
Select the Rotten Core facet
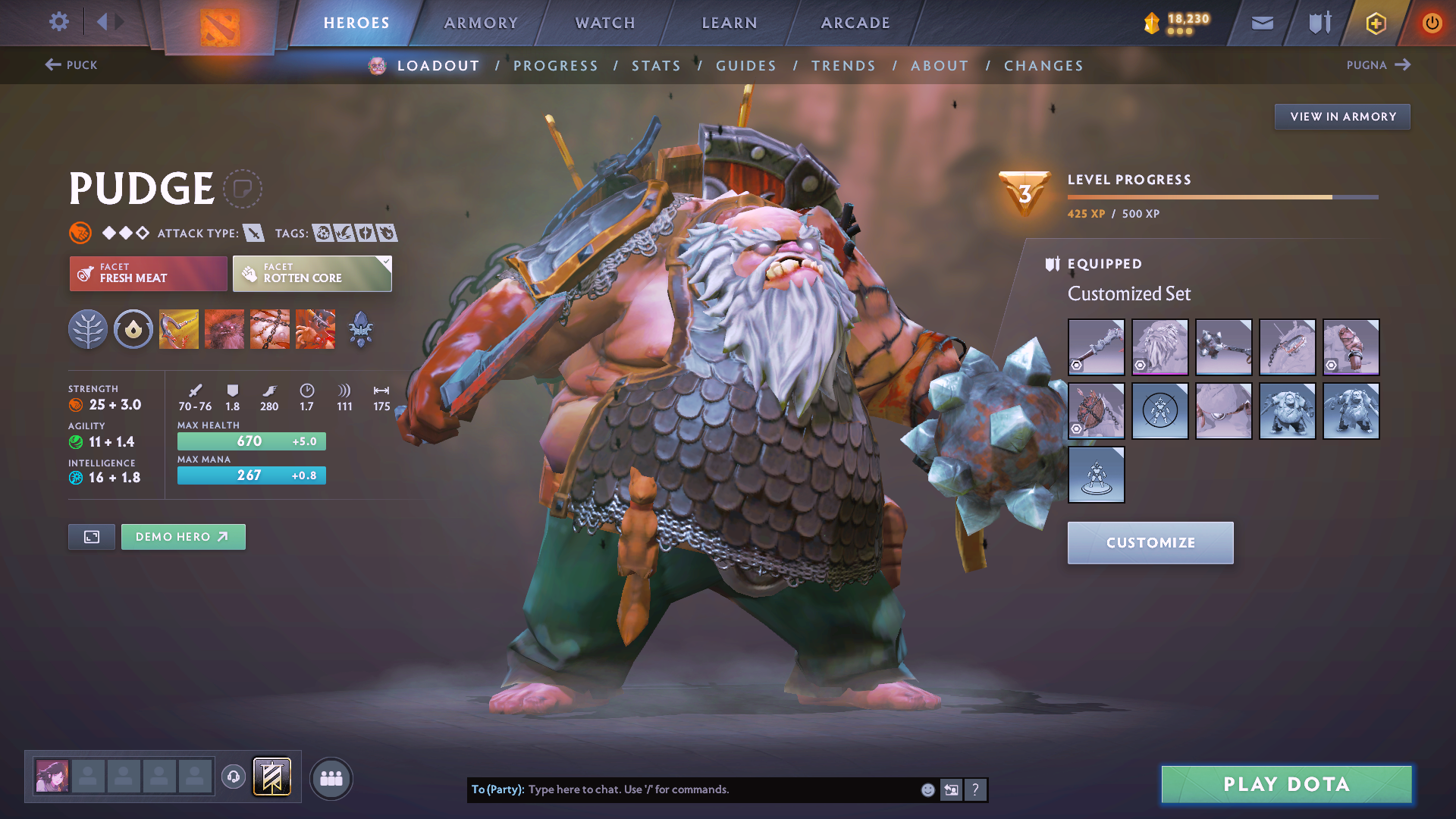[x=312, y=273]
